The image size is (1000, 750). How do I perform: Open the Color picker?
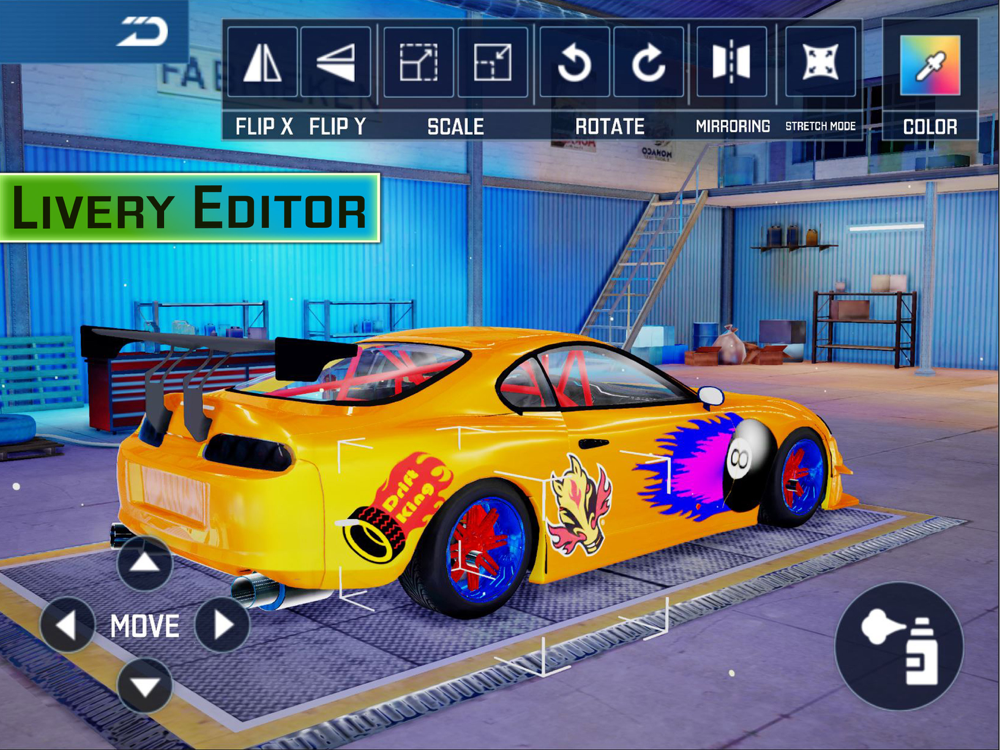(x=930, y=65)
